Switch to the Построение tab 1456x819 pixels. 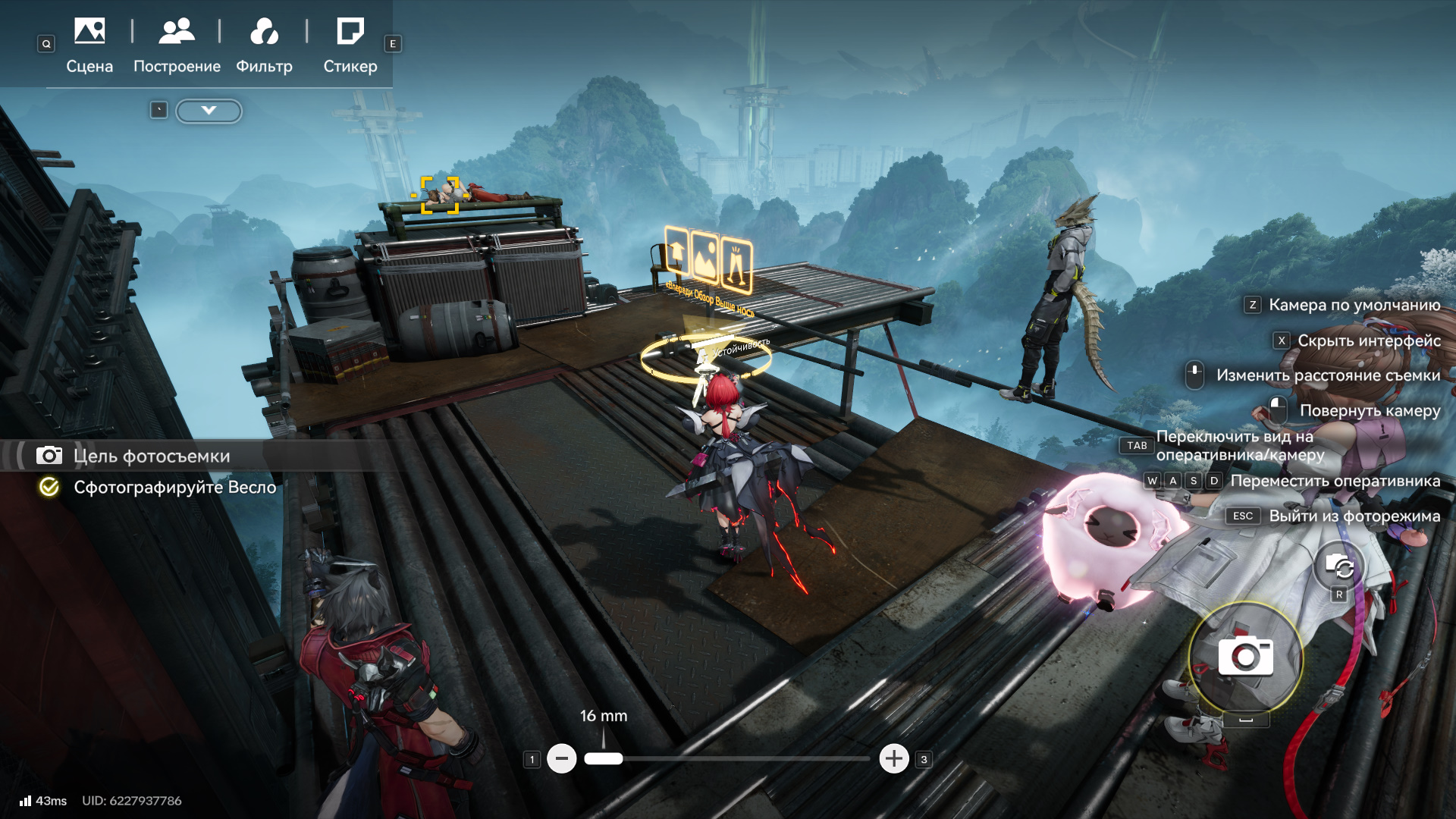(177, 45)
